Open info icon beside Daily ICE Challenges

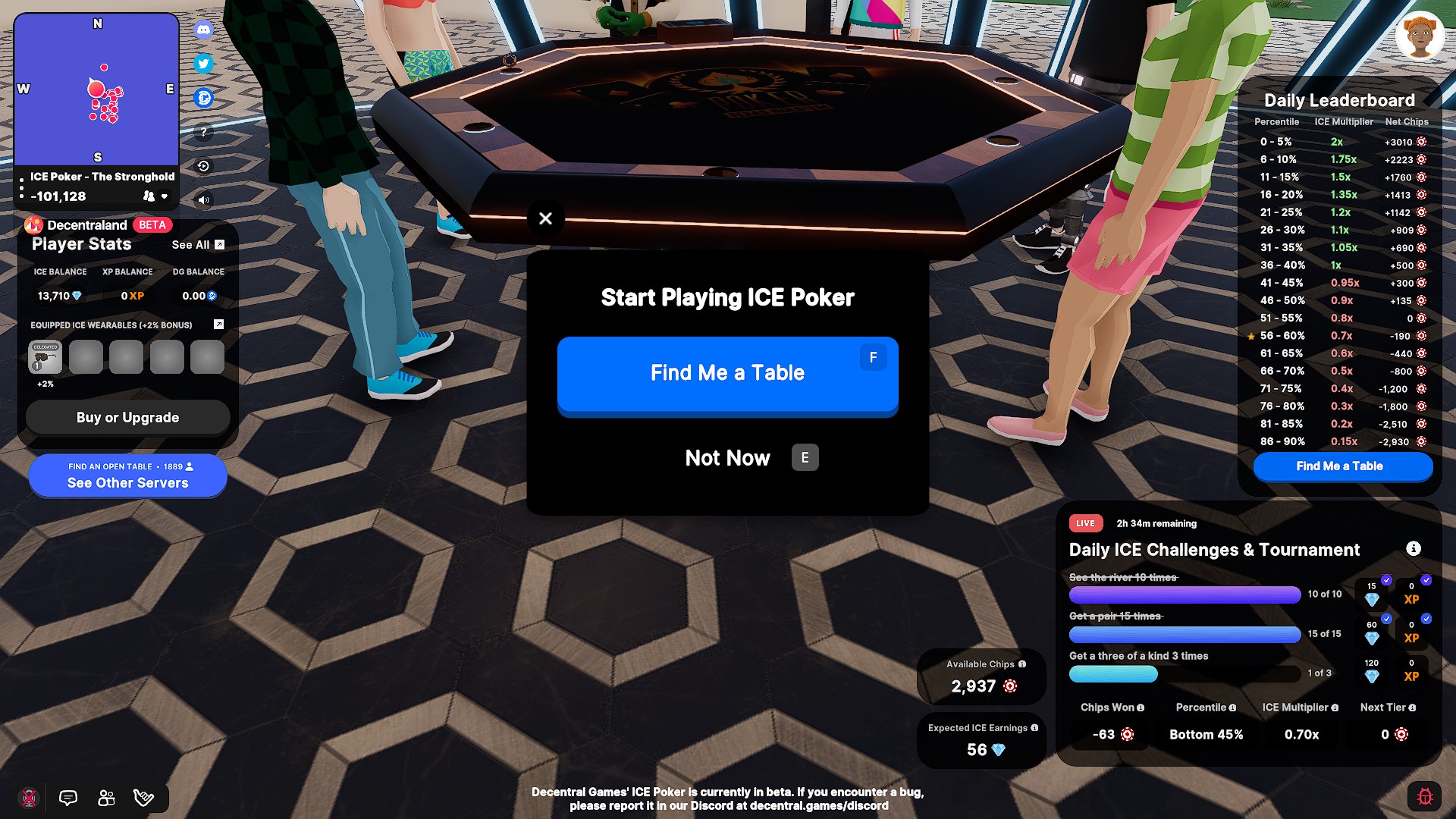[x=1414, y=549]
